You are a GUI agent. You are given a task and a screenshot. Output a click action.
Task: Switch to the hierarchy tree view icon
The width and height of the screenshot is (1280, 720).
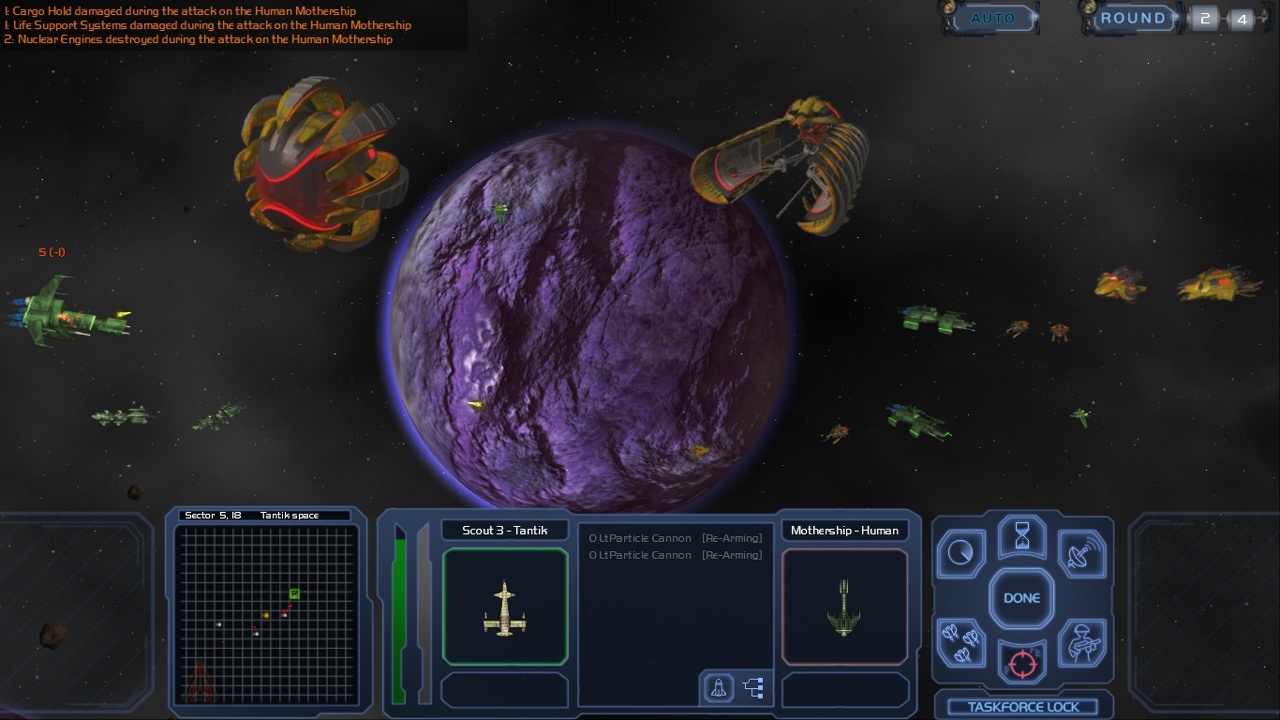click(x=754, y=688)
